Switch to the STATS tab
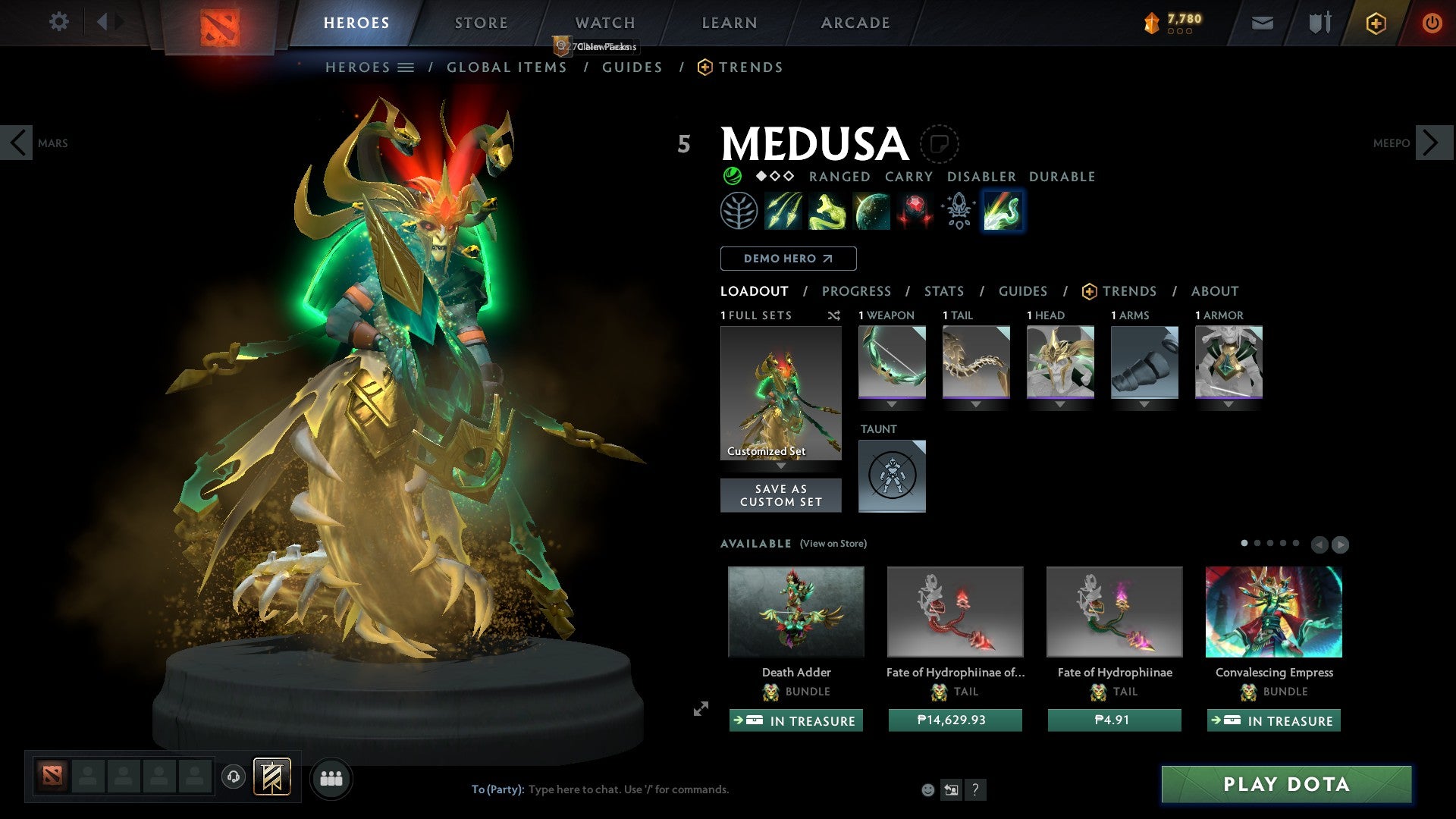 943,291
